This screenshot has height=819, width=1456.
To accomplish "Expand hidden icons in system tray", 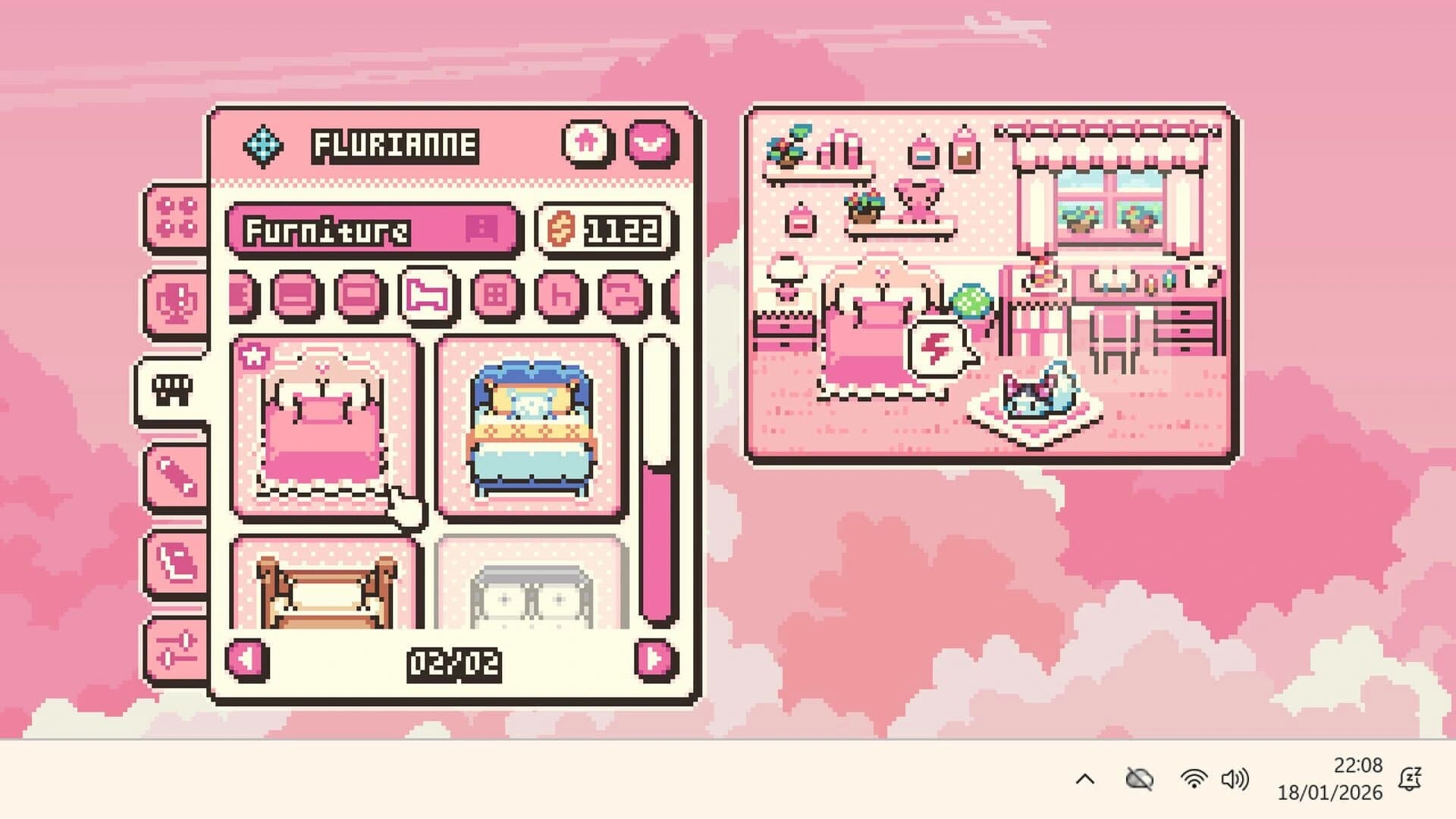I will click(1087, 777).
